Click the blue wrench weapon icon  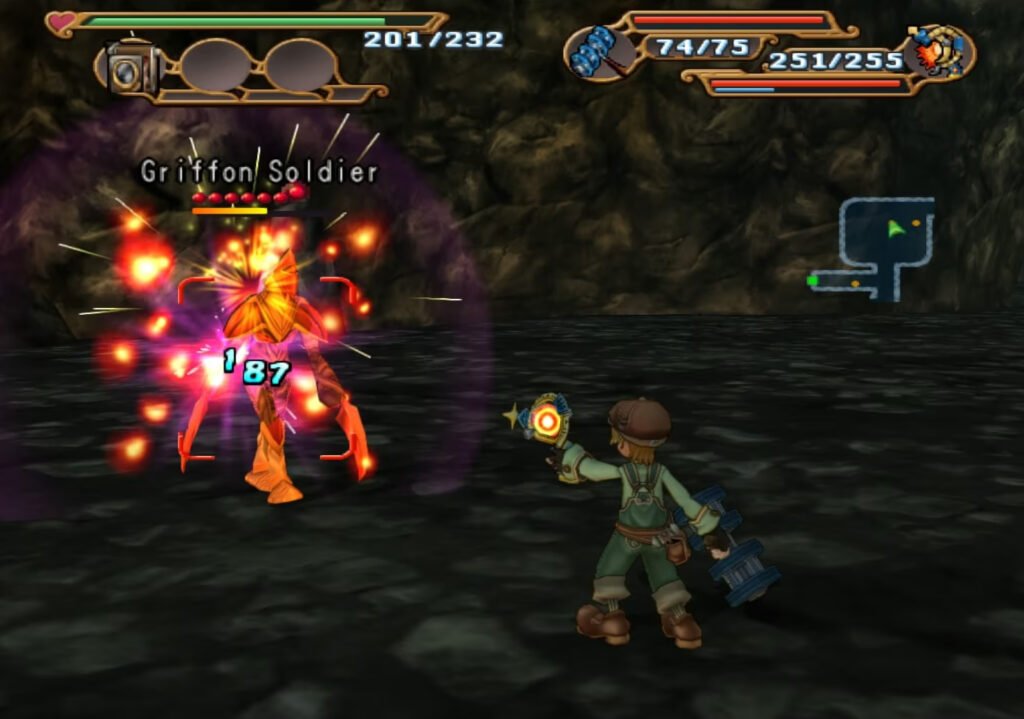click(598, 52)
